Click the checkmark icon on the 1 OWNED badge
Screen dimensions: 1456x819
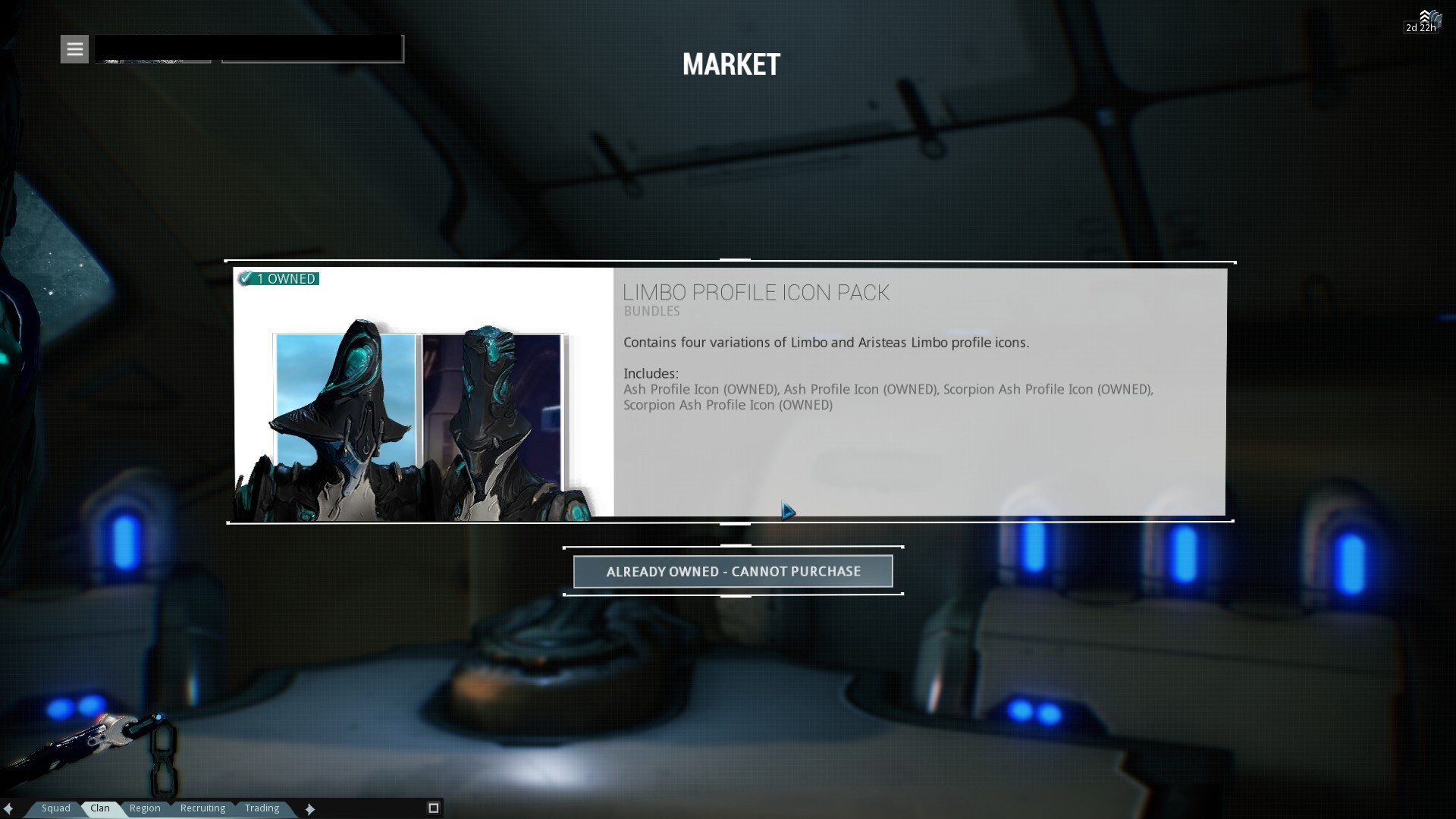(x=244, y=278)
